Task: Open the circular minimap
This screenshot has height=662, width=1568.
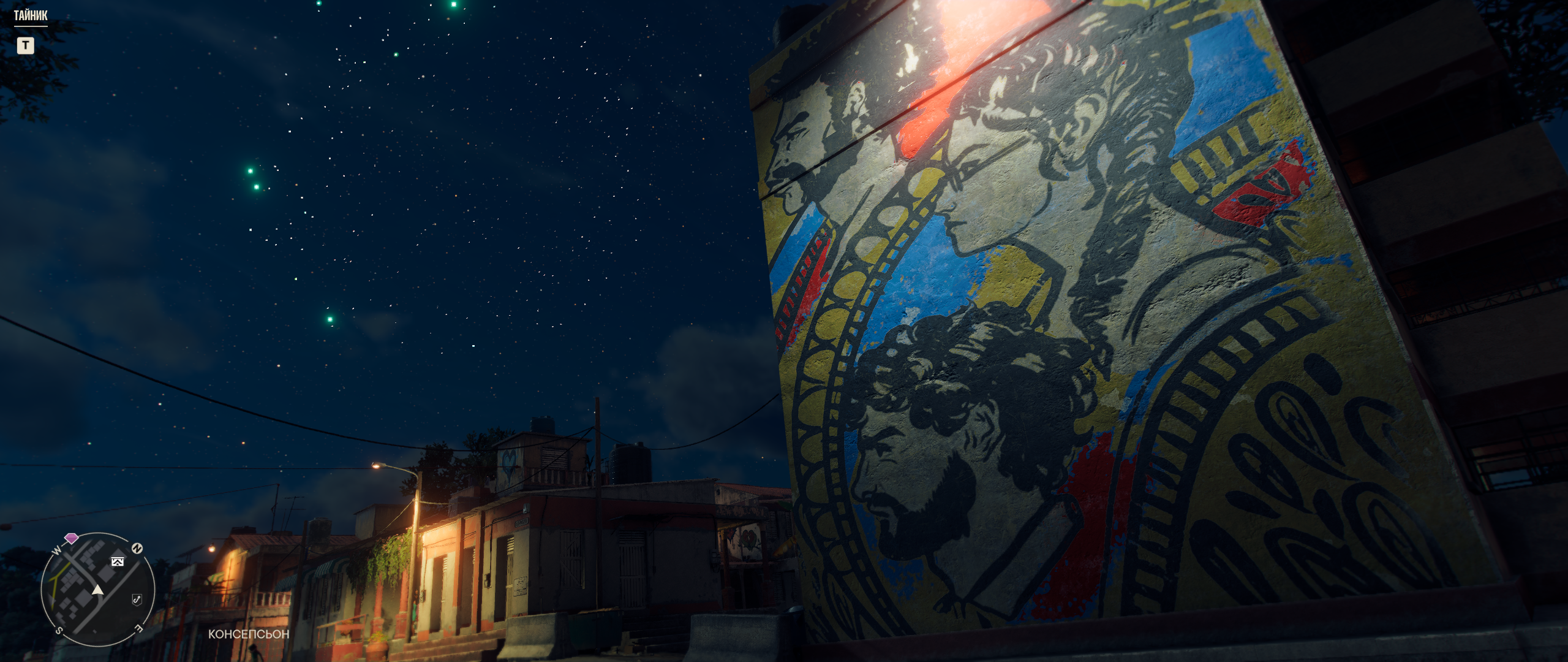Action: (x=98, y=589)
